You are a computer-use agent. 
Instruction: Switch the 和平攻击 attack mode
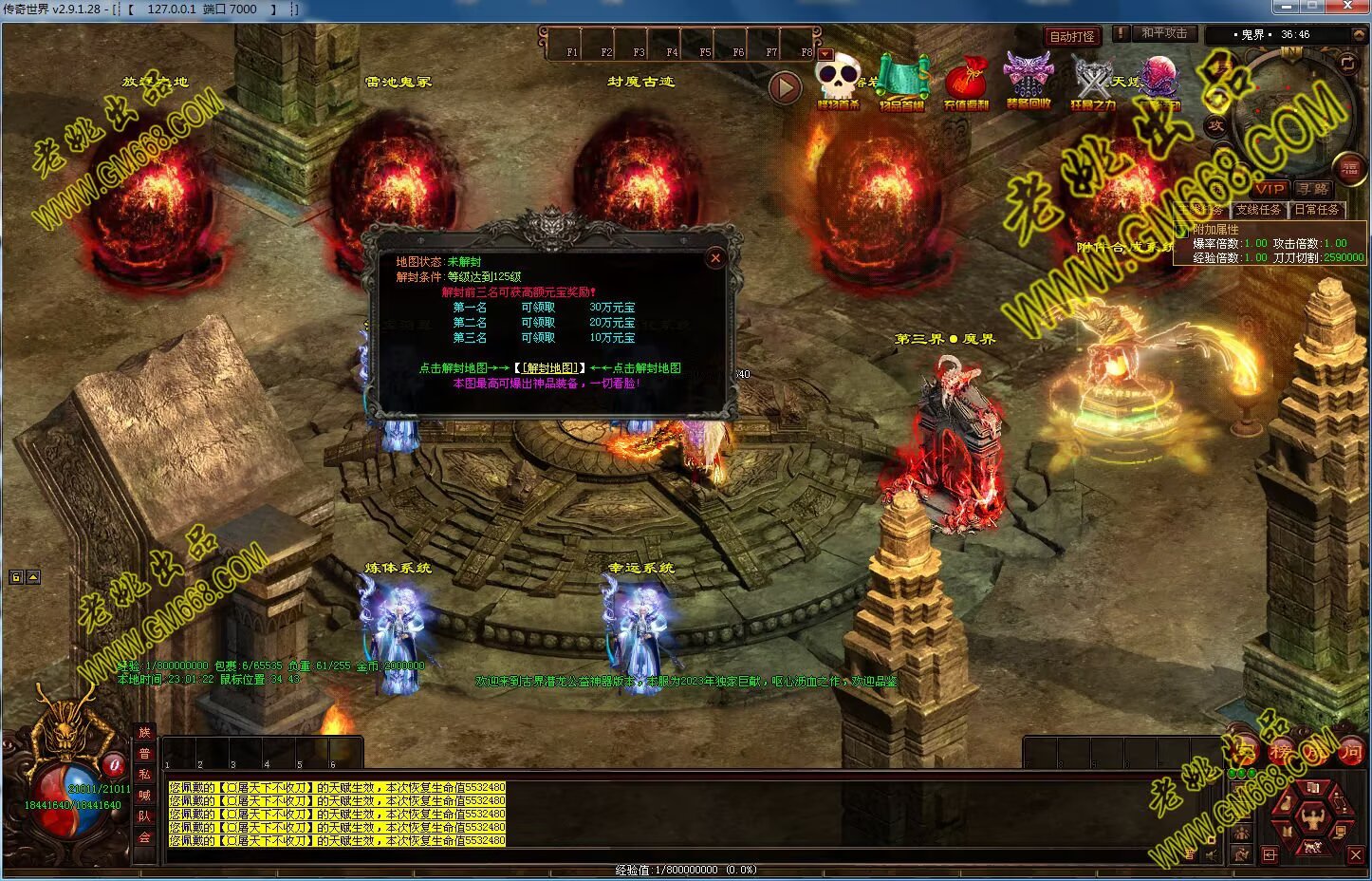(1164, 33)
